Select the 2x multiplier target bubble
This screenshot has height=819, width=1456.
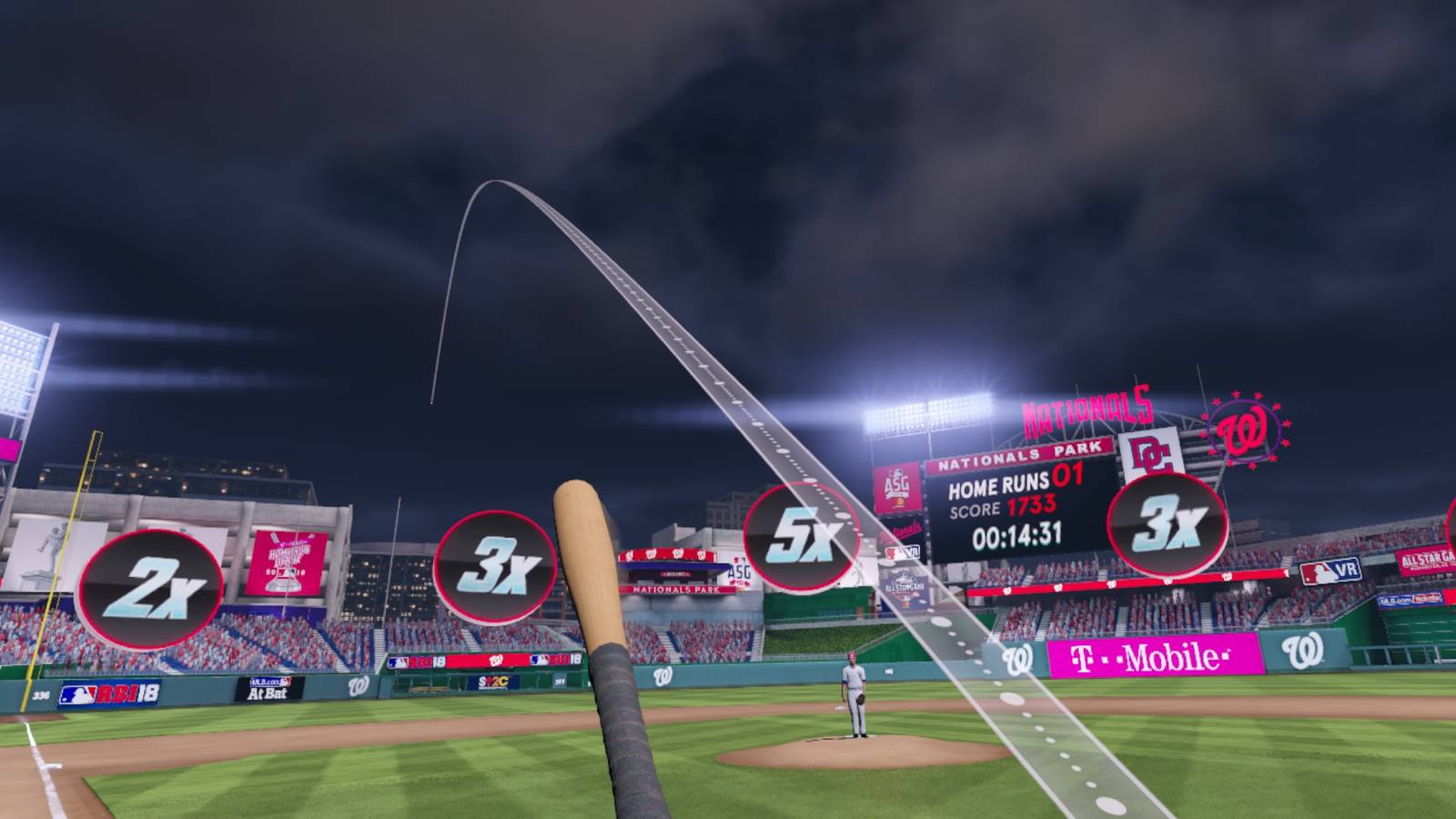tap(150, 590)
